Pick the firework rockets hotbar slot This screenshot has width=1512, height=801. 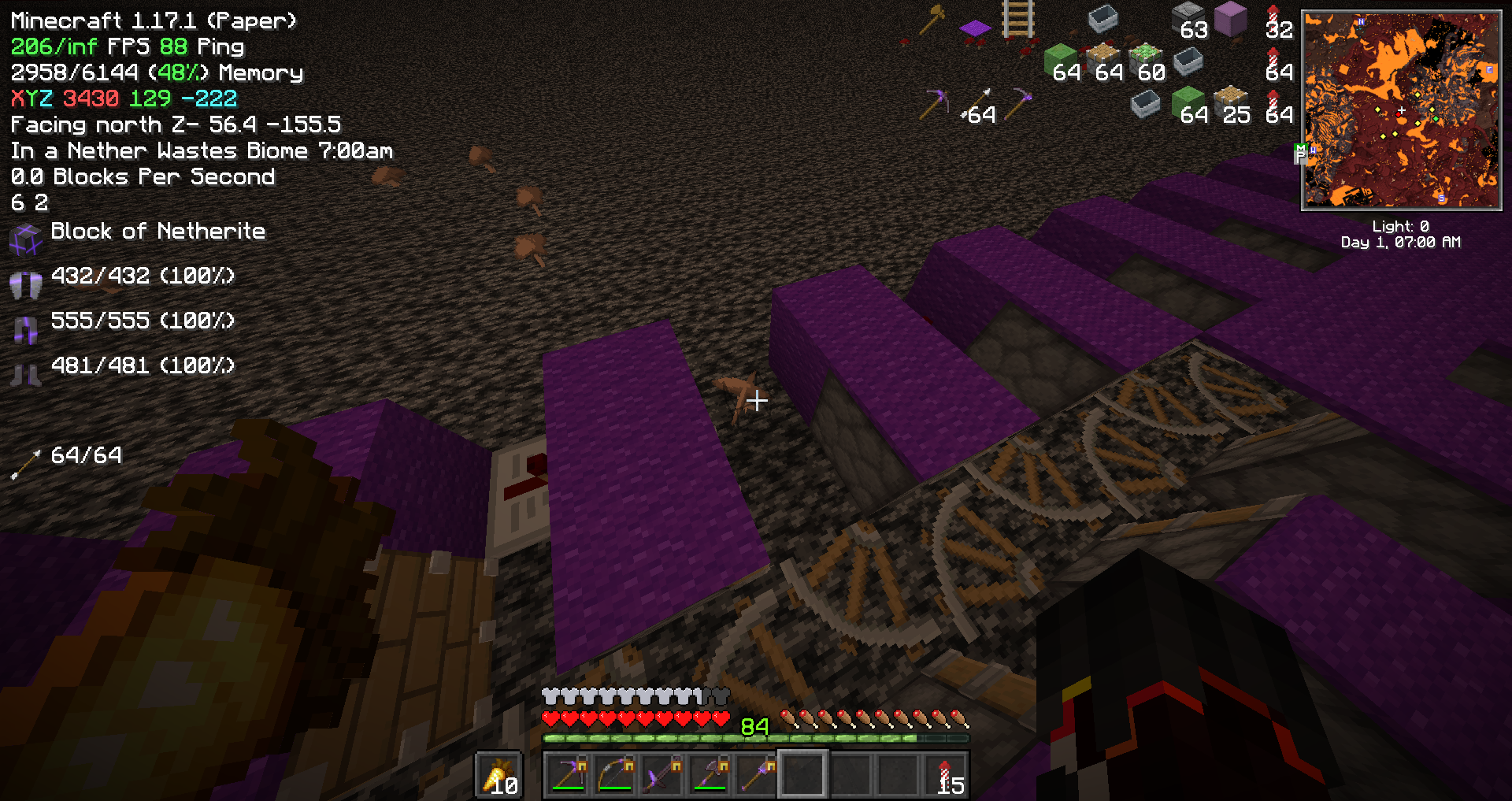pyautogui.click(x=946, y=774)
